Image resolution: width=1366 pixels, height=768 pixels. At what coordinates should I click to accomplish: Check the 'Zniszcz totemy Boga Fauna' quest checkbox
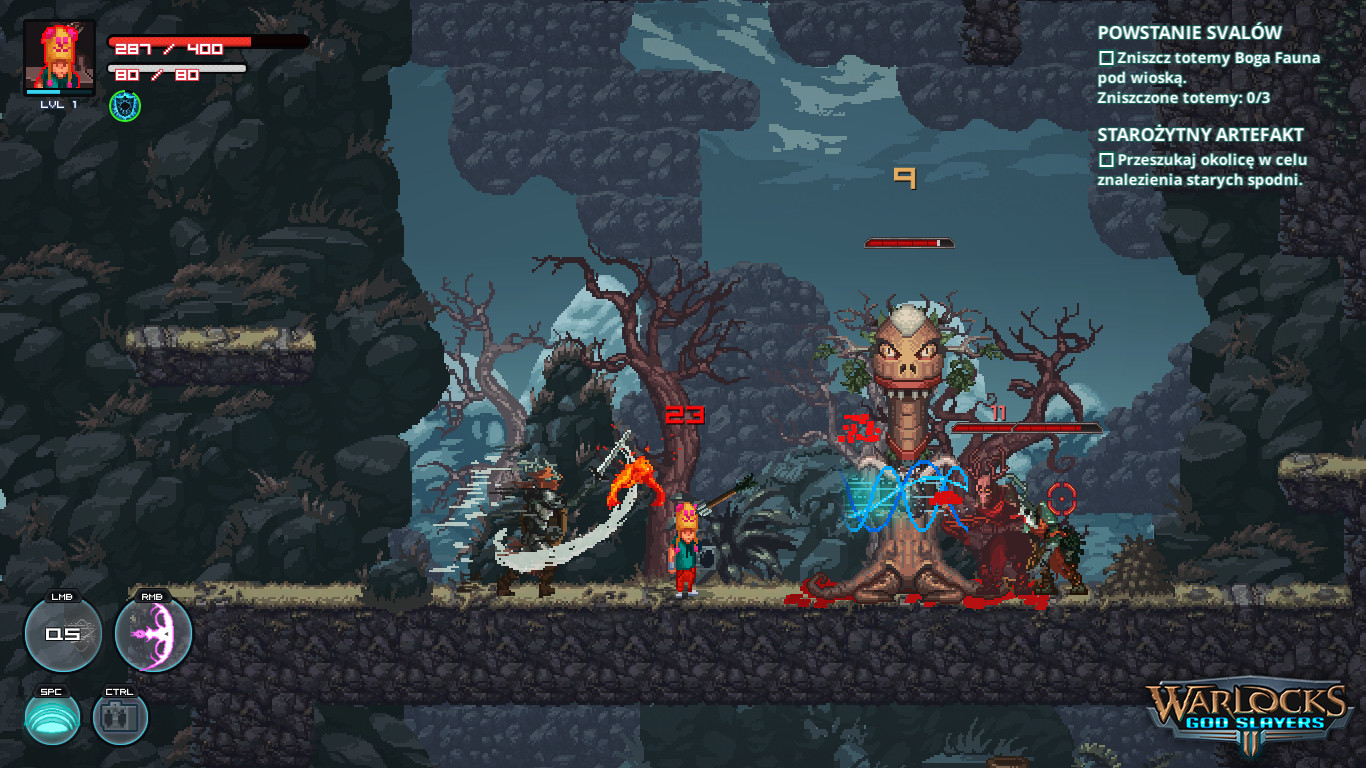pyautogui.click(x=1105, y=59)
